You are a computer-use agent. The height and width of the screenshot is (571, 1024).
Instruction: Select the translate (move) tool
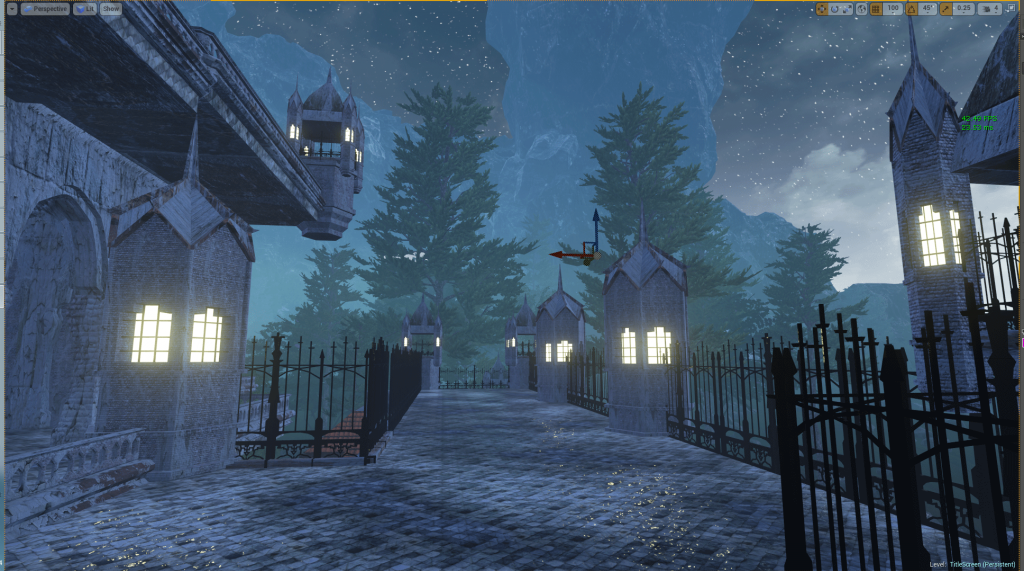[822, 8]
